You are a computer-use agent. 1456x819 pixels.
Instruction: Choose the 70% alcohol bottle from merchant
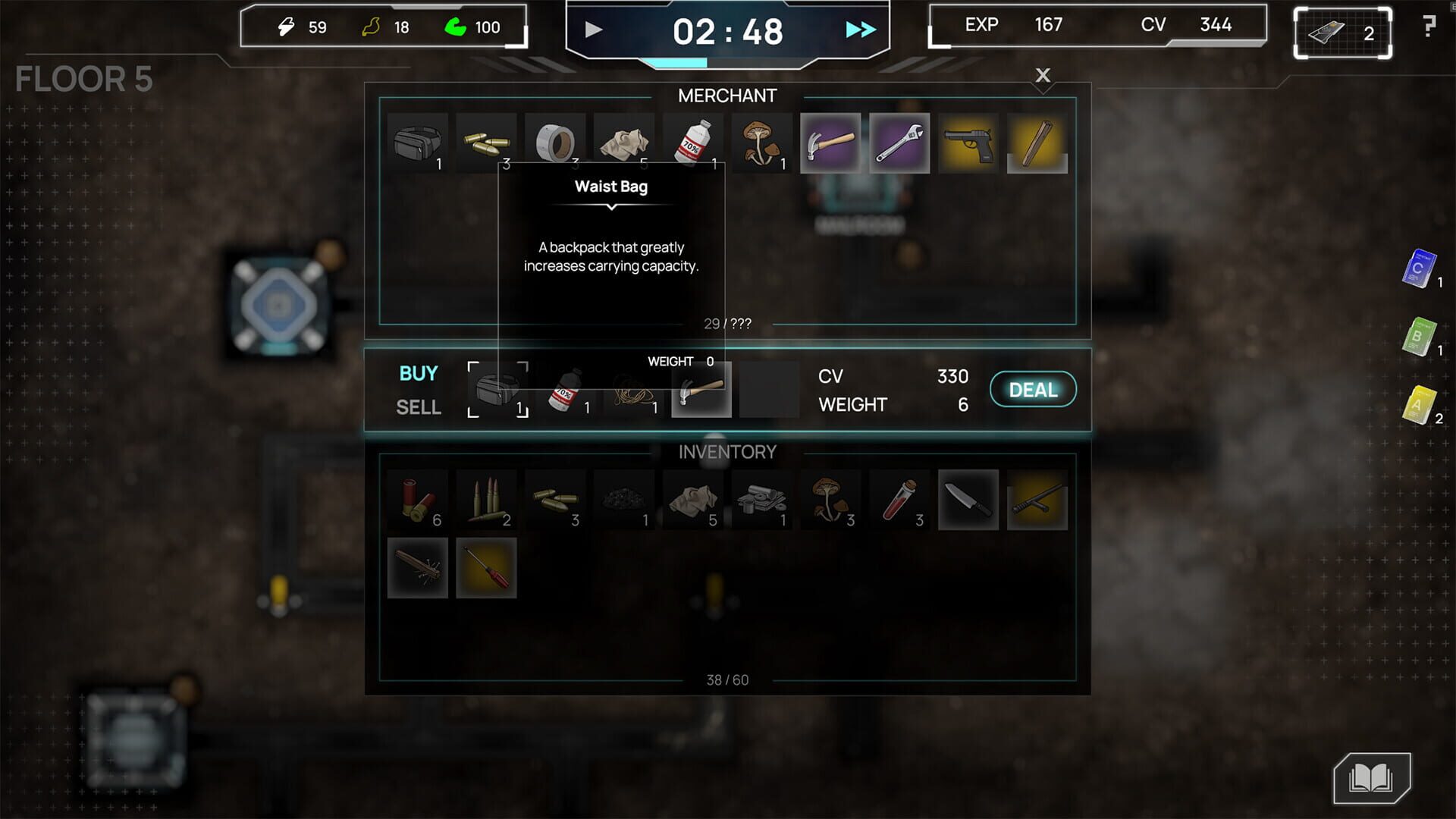click(x=692, y=142)
